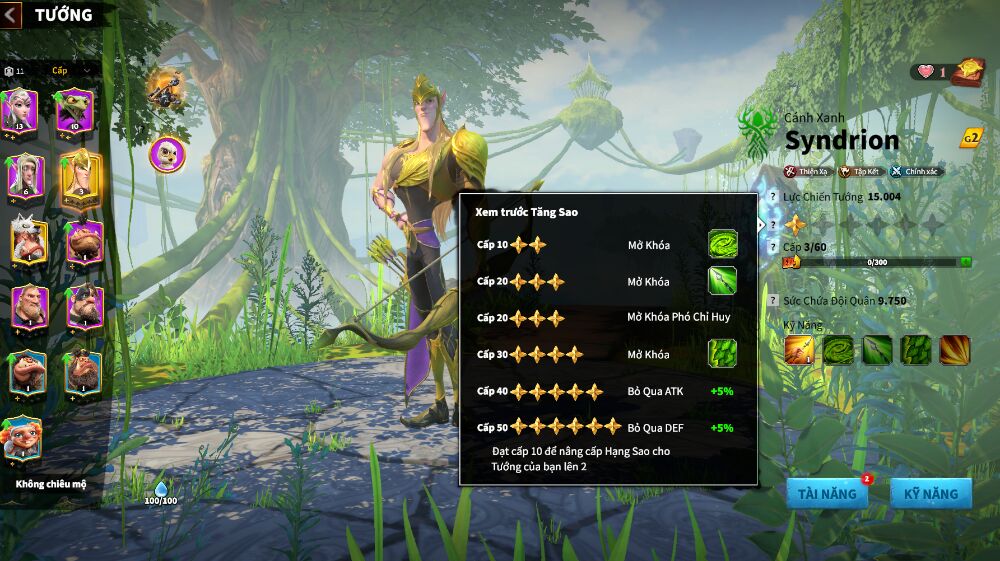Click the Thiện Xạ trait tag
The height and width of the screenshot is (561, 1000).
pyautogui.click(x=807, y=171)
